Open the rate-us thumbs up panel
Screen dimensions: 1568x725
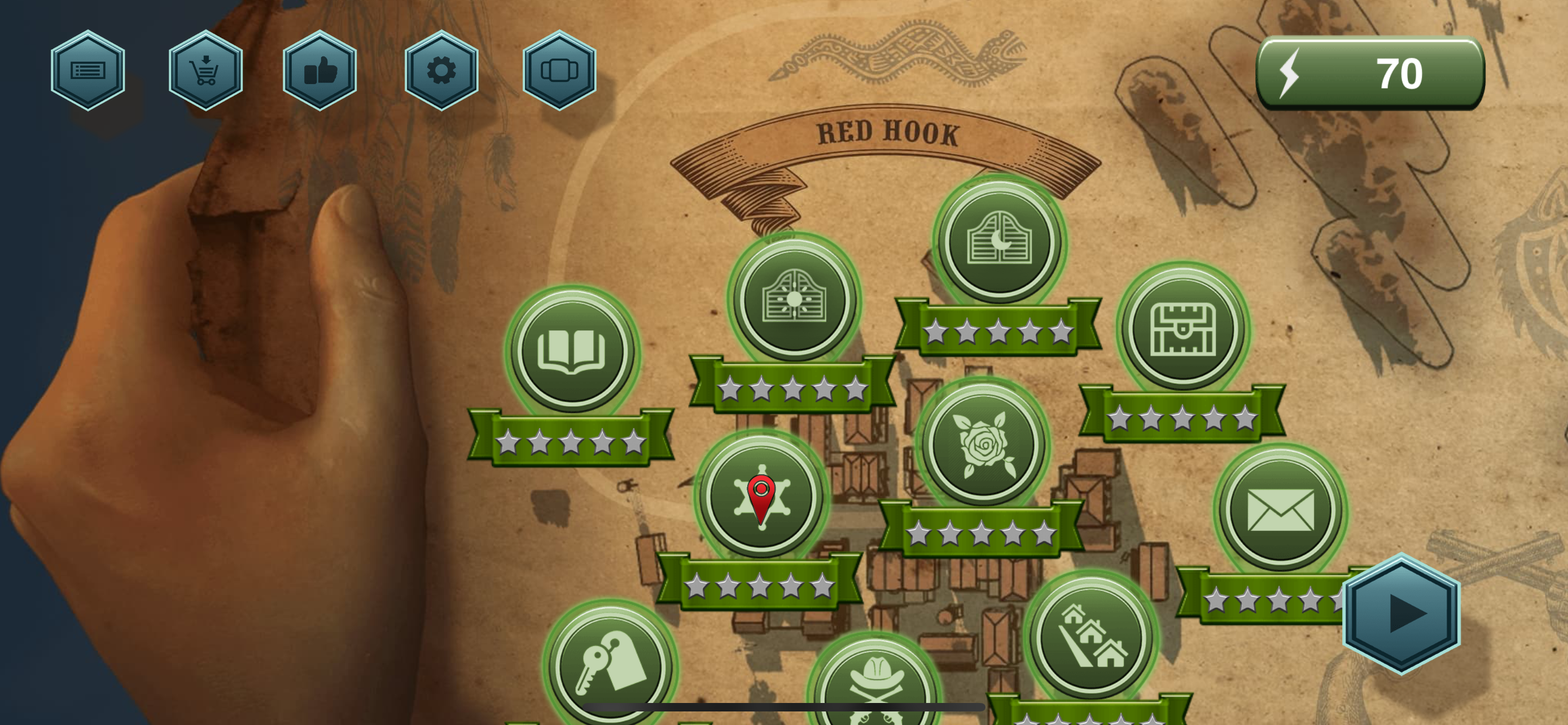321,70
